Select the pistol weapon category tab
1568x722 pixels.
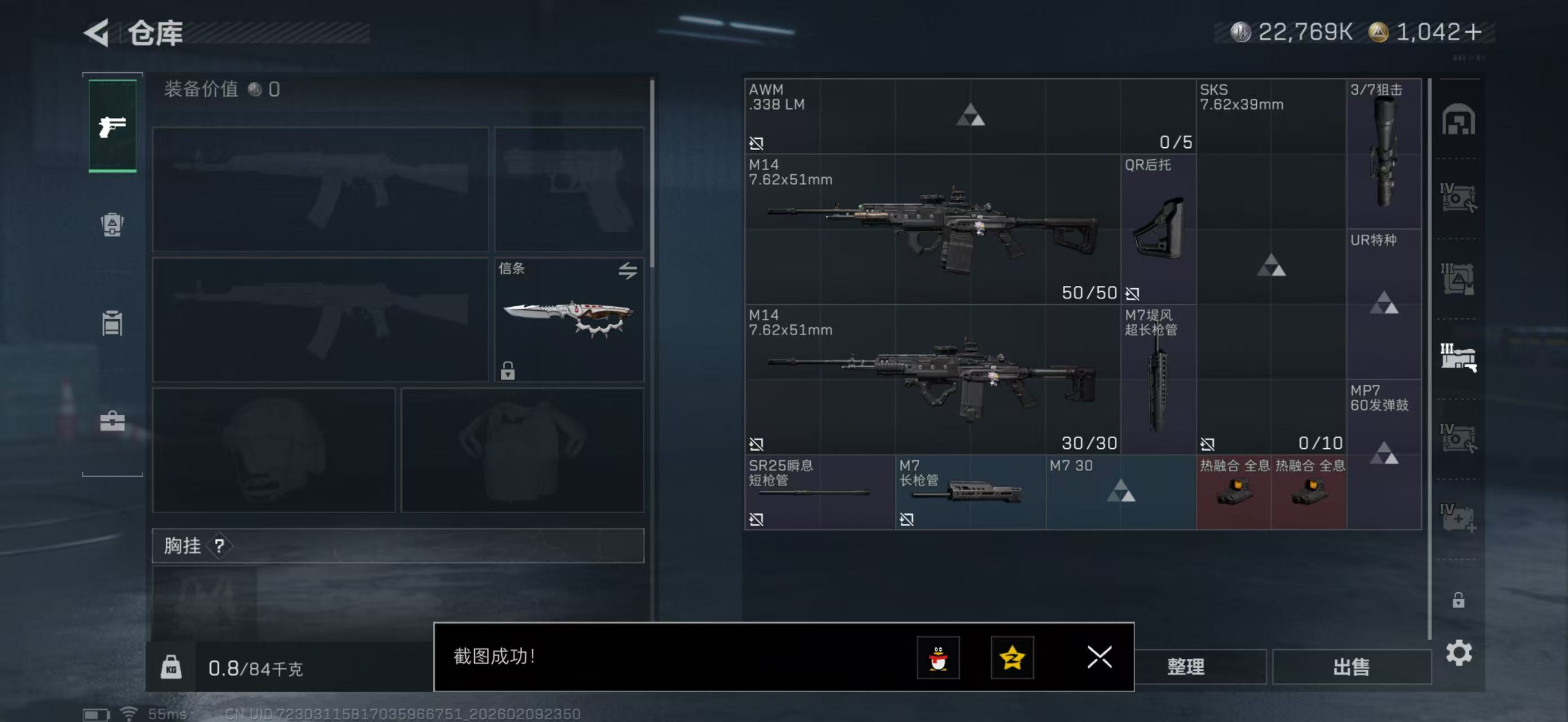pos(112,125)
